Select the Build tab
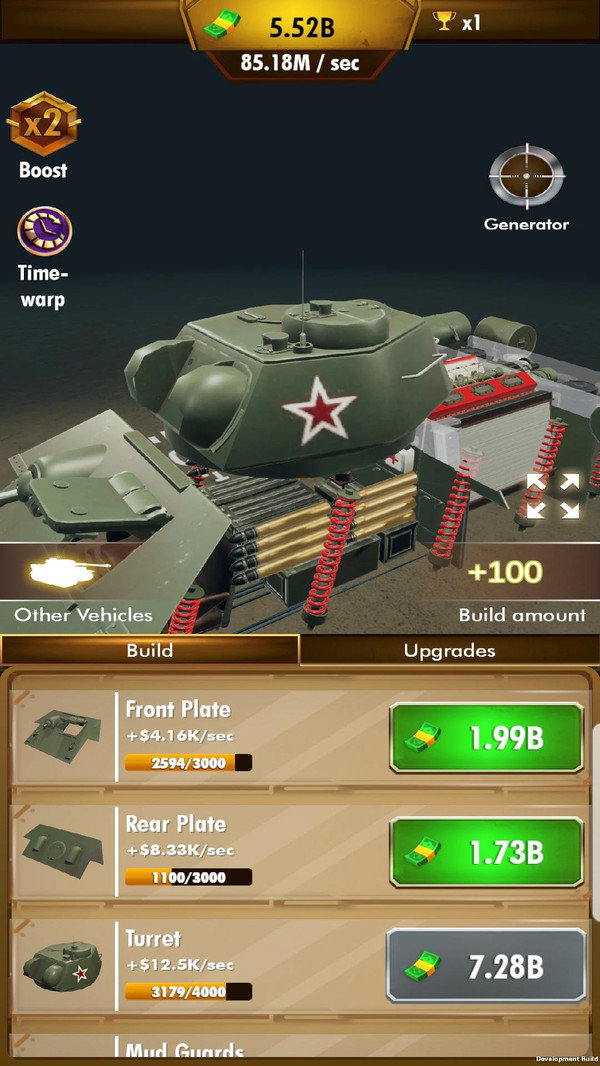Screen dimensions: 600x1066 (150, 651)
